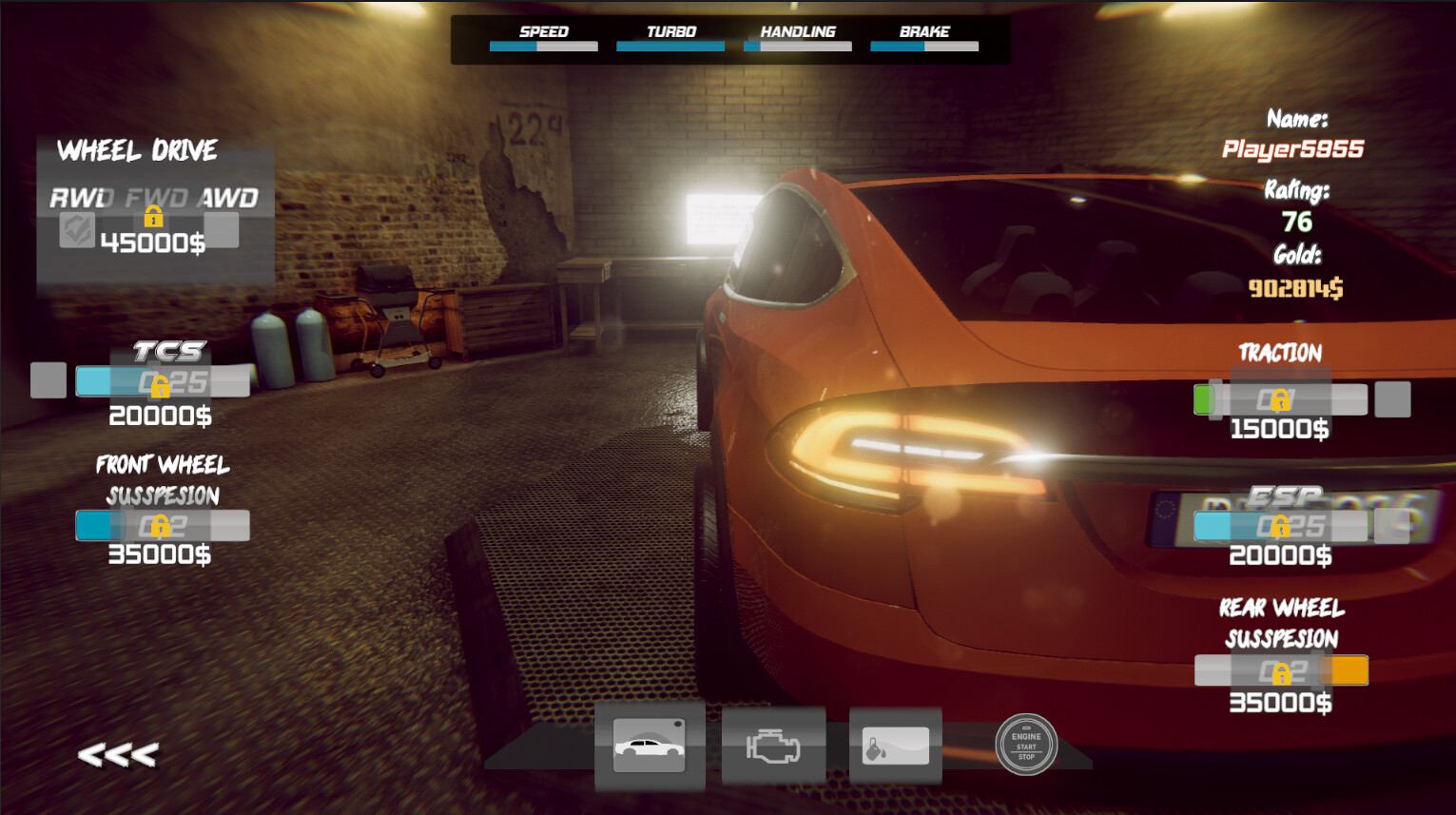Click the arrow beside the ESP bar
Screen dimensions: 1456x815
tap(1393, 524)
